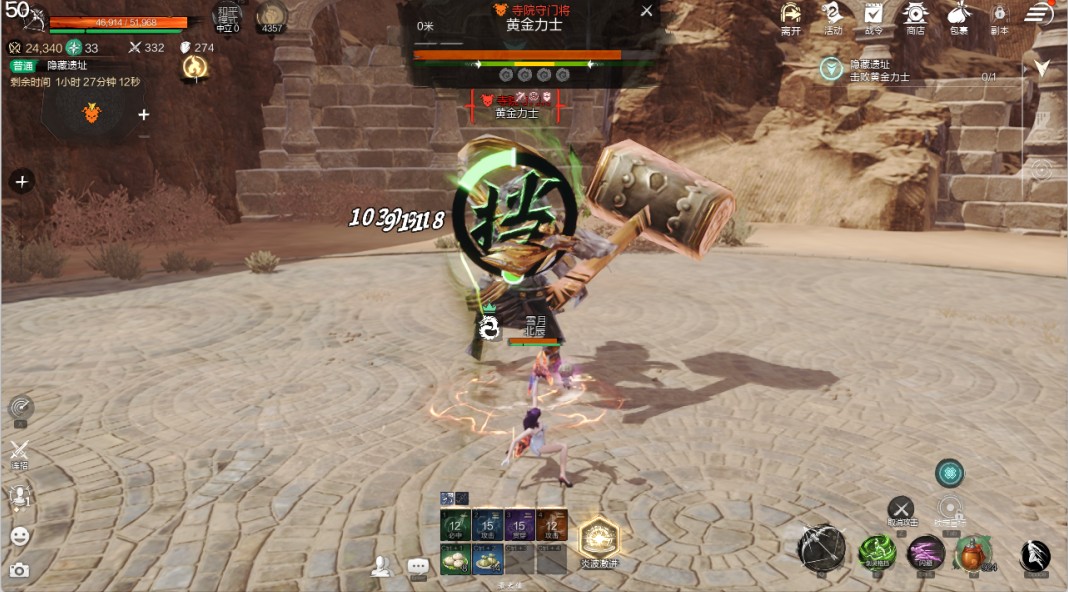
Task: Drink the orange potion gourd
Action: (972, 552)
